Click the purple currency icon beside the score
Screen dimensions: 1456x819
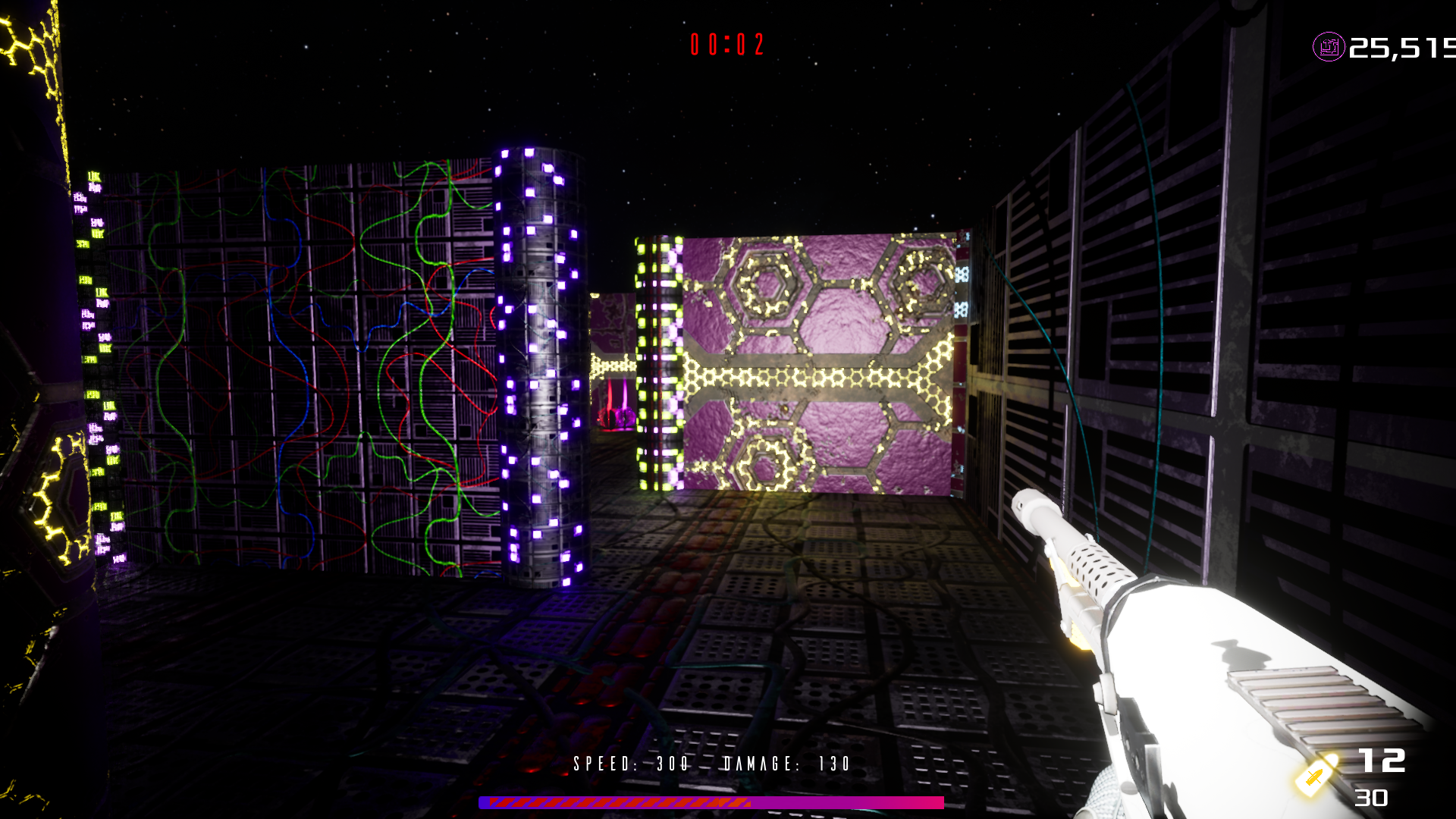[1328, 47]
